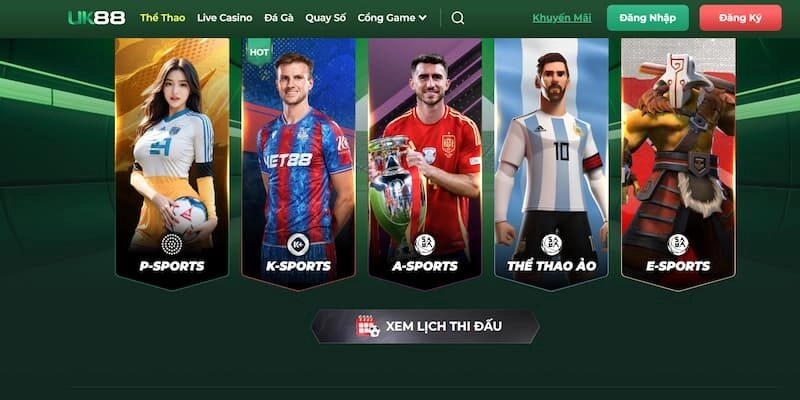Image resolution: width=800 pixels, height=400 pixels.
Task: Select the K-SPORTS hot card
Action: click(298, 160)
